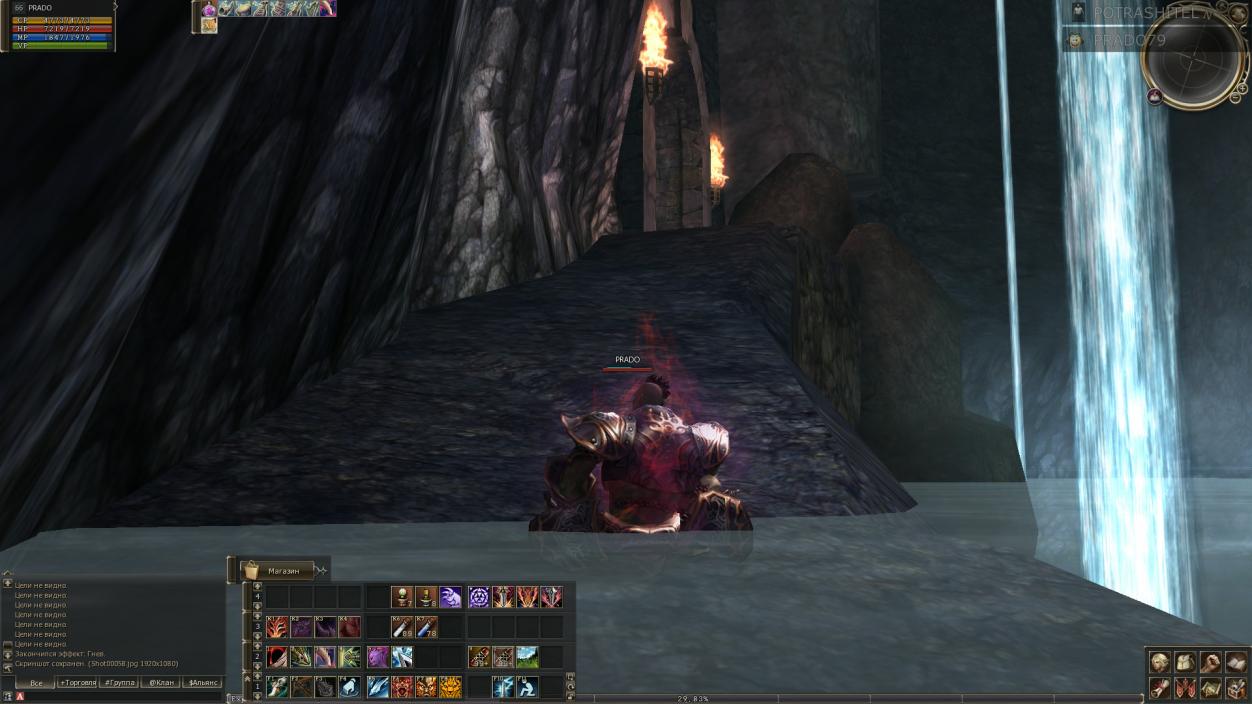Click the chat message input field

[x=120, y=696]
